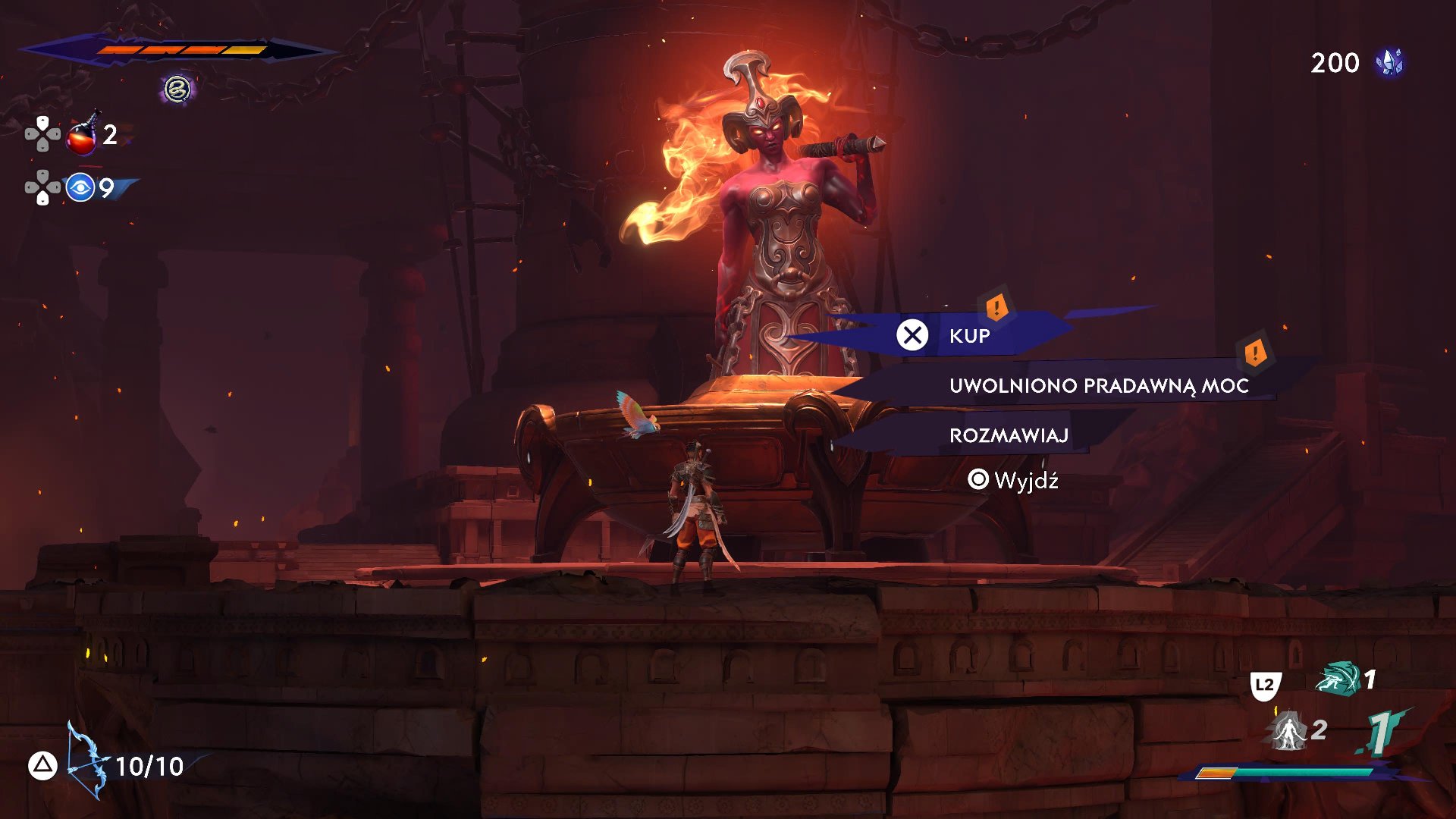
Task: Activate the teal dash surge ability icon
Action: (x=1338, y=679)
